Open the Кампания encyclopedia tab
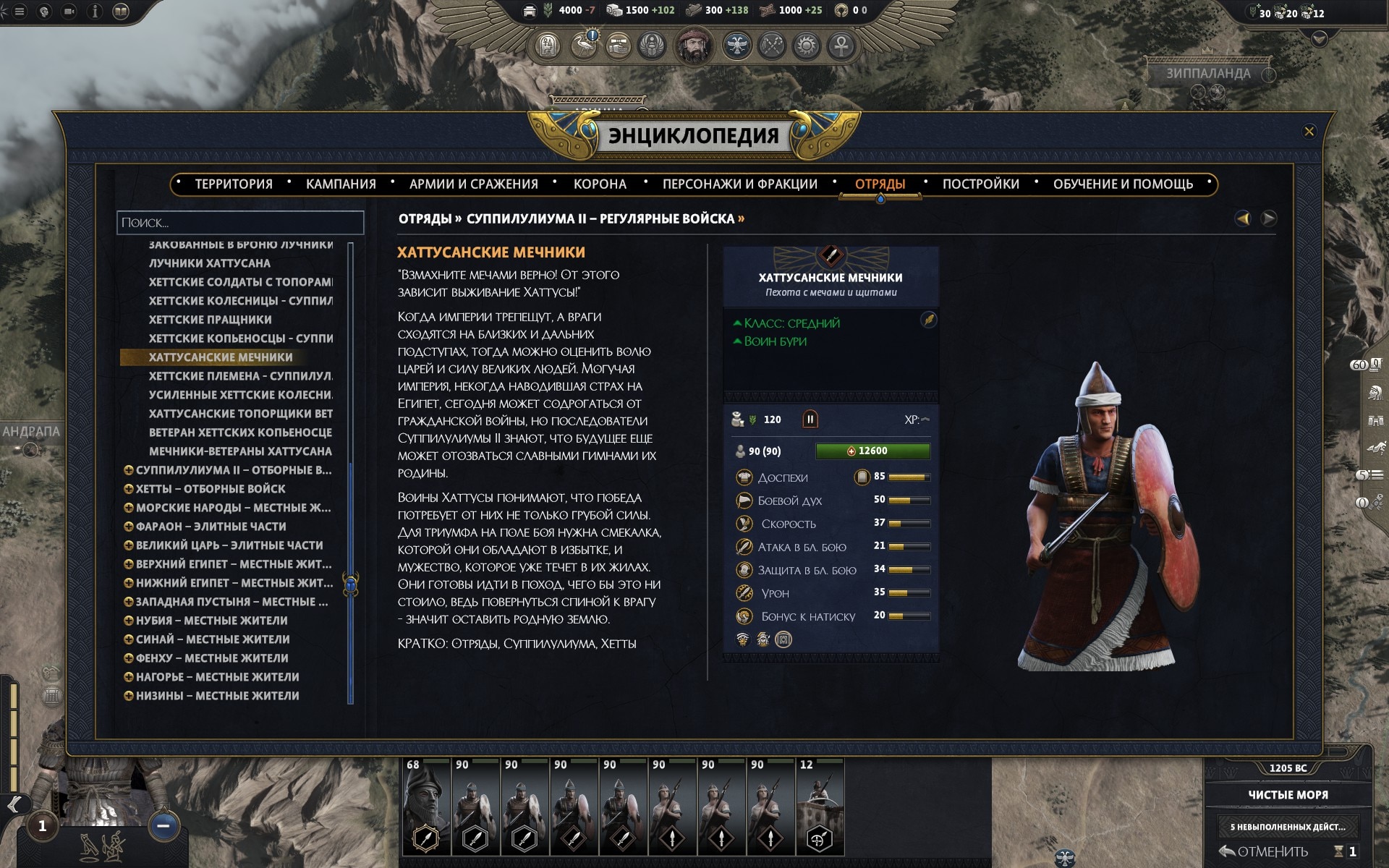 point(341,184)
